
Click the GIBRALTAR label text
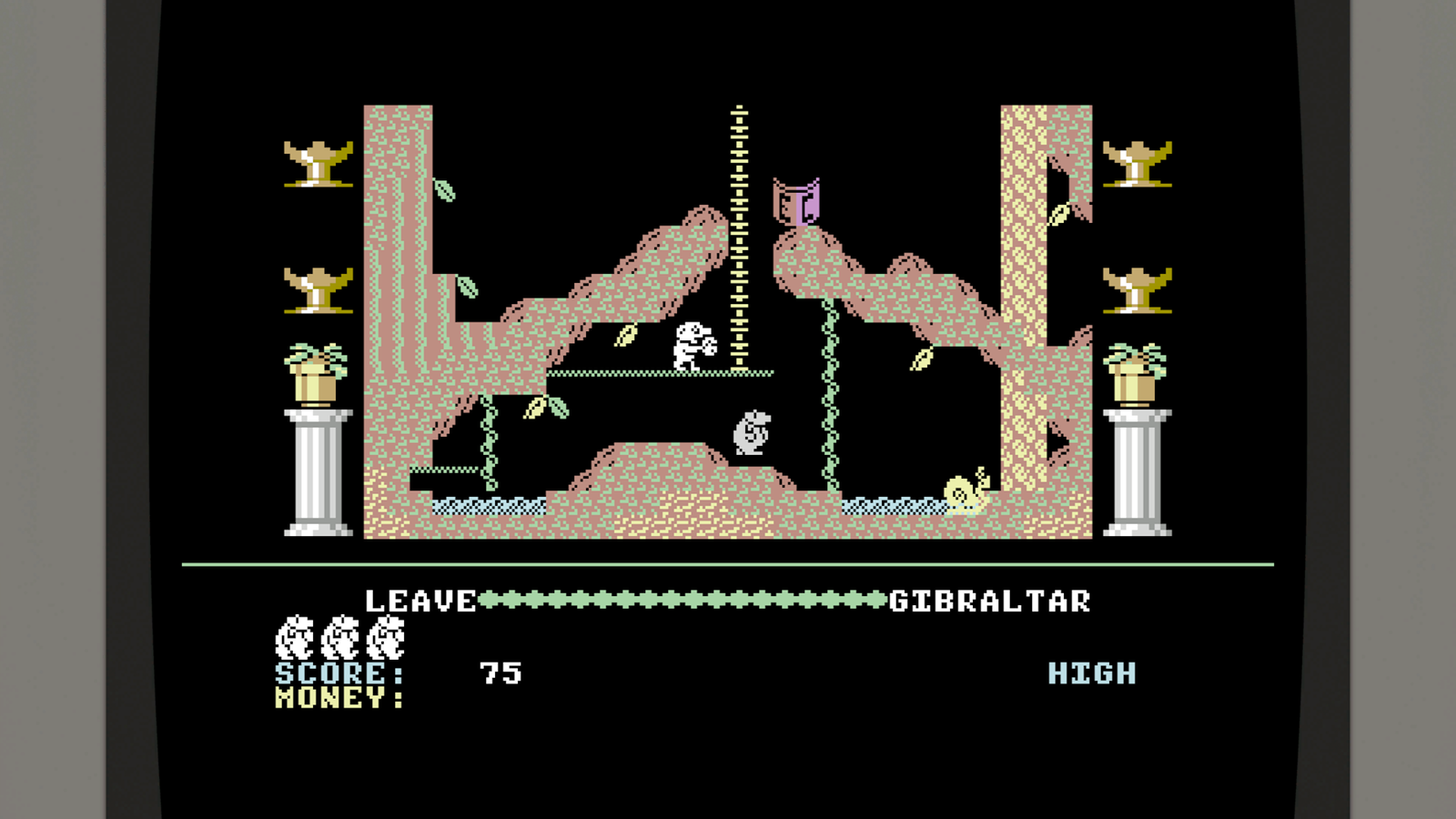(x=989, y=601)
